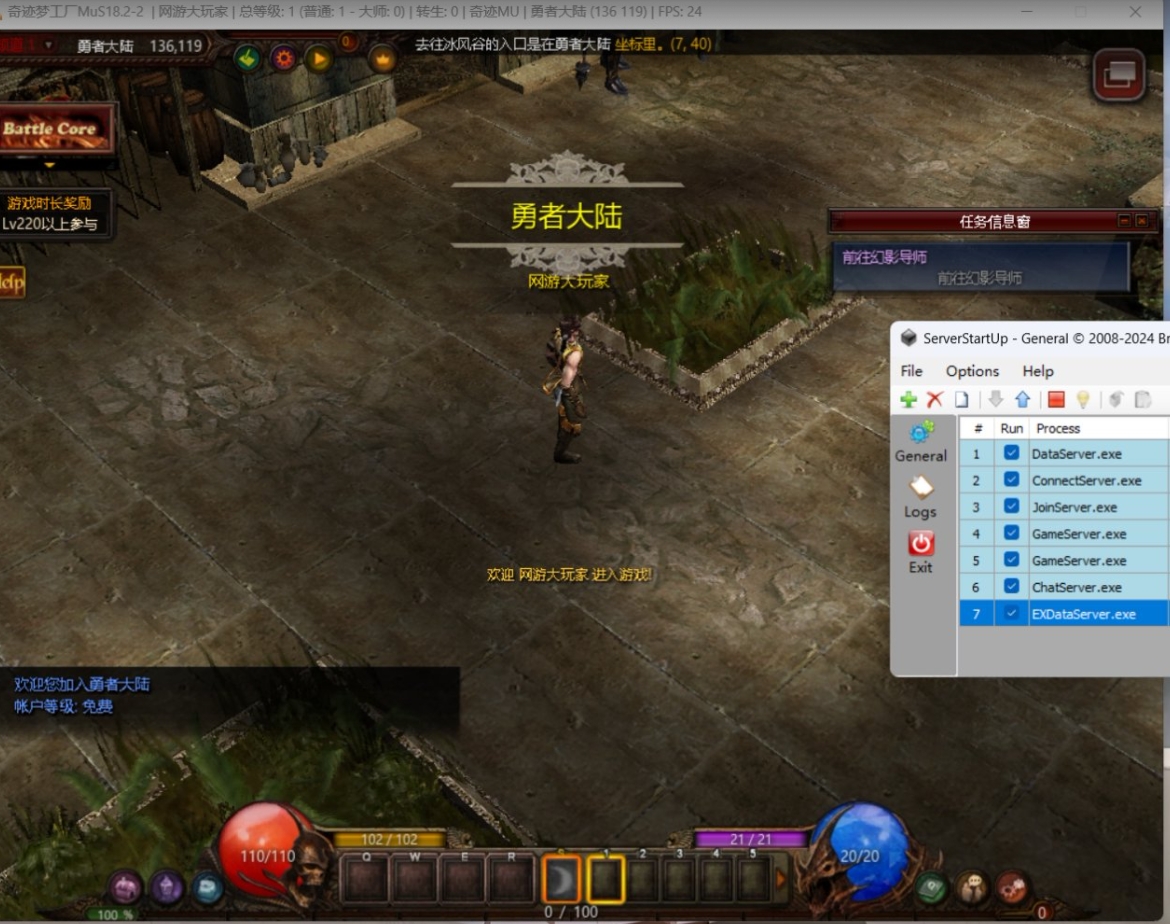This screenshot has height=924, width=1170.
Task: Open the Logs section in ServerStartUp
Action: (920, 497)
